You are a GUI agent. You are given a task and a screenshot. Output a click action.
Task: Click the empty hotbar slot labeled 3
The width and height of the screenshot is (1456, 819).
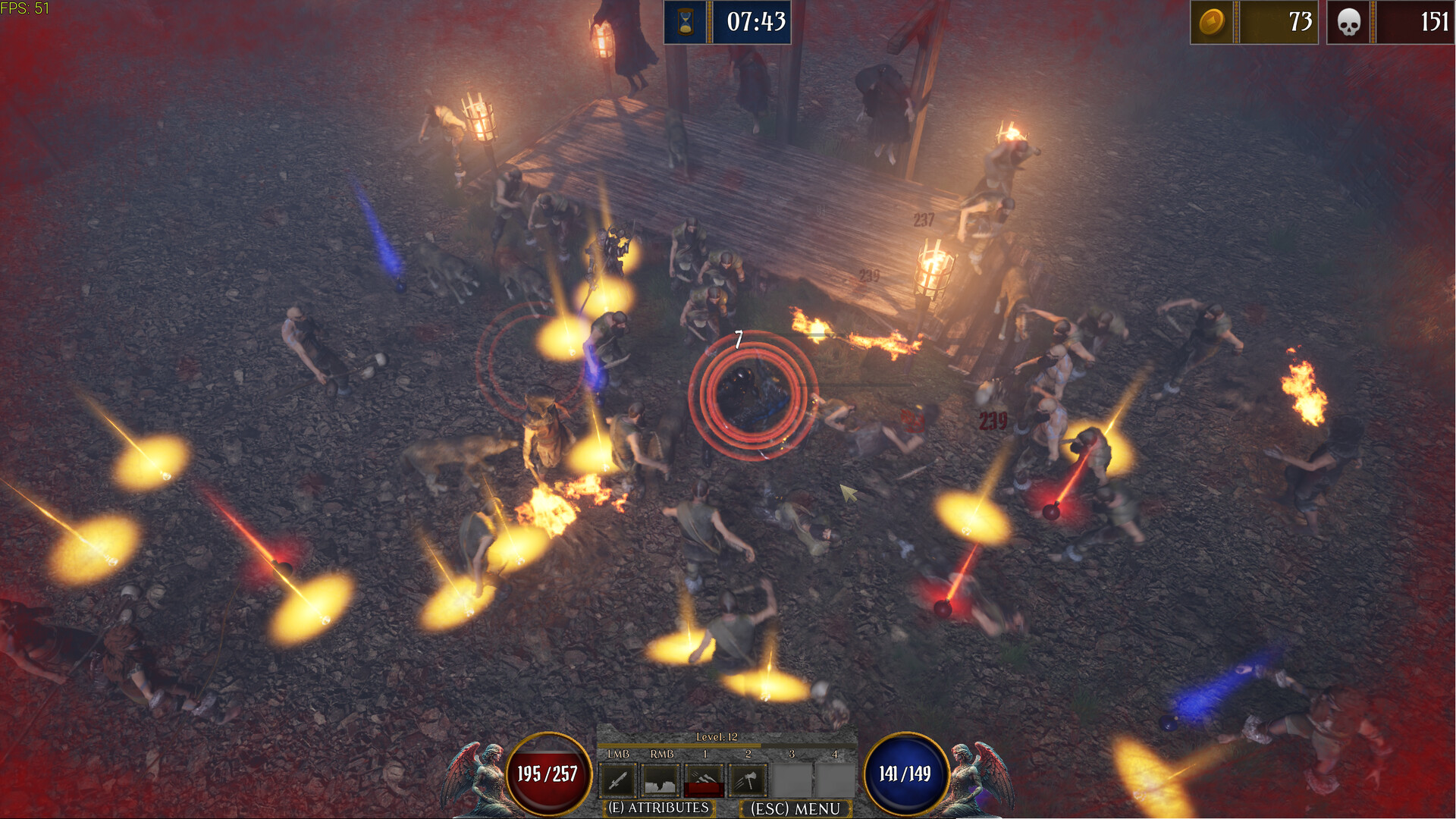(x=792, y=781)
